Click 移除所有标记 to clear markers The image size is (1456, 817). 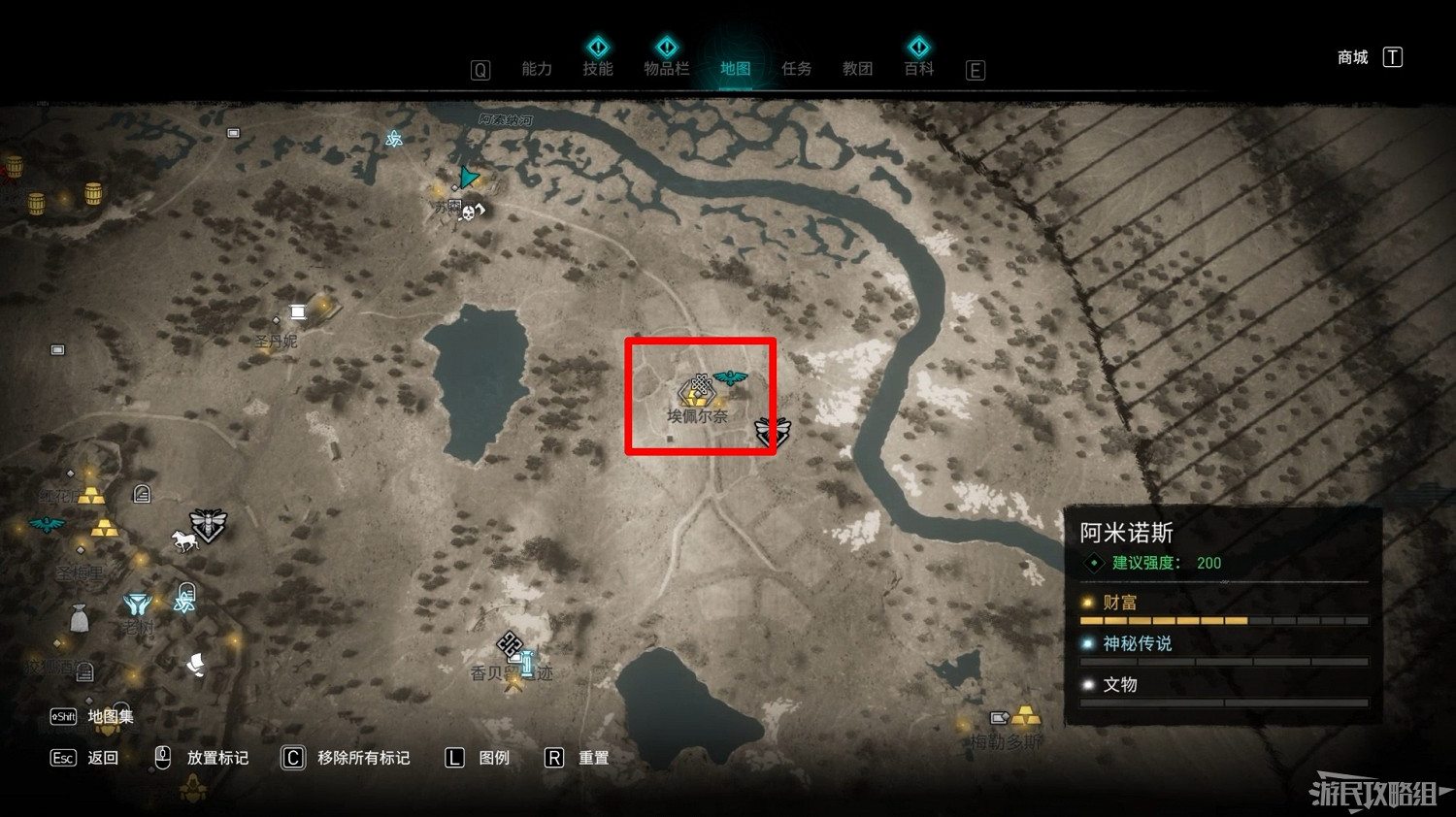(x=362, y=758)
